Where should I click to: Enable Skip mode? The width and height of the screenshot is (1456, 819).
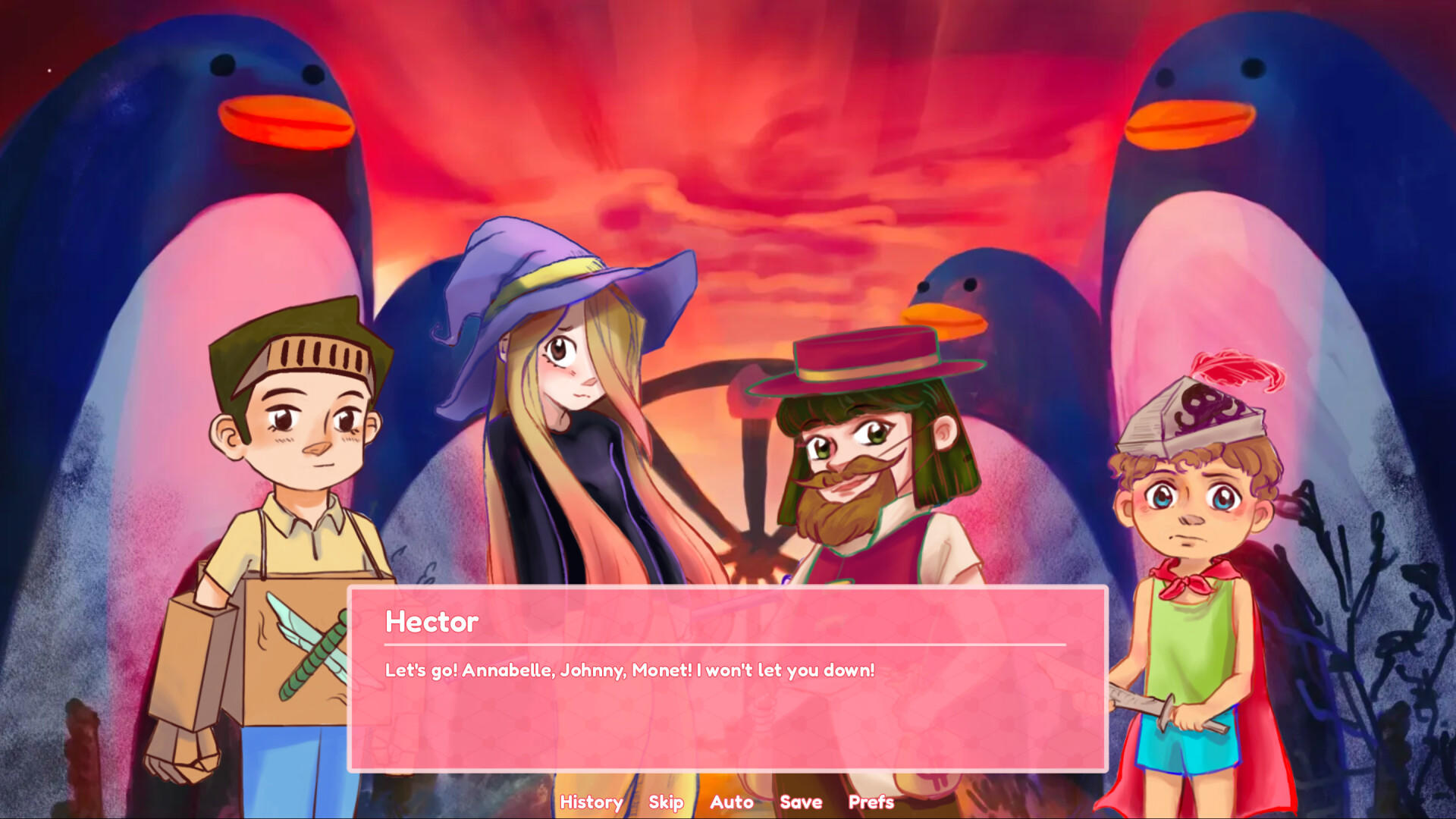point(665,802)
